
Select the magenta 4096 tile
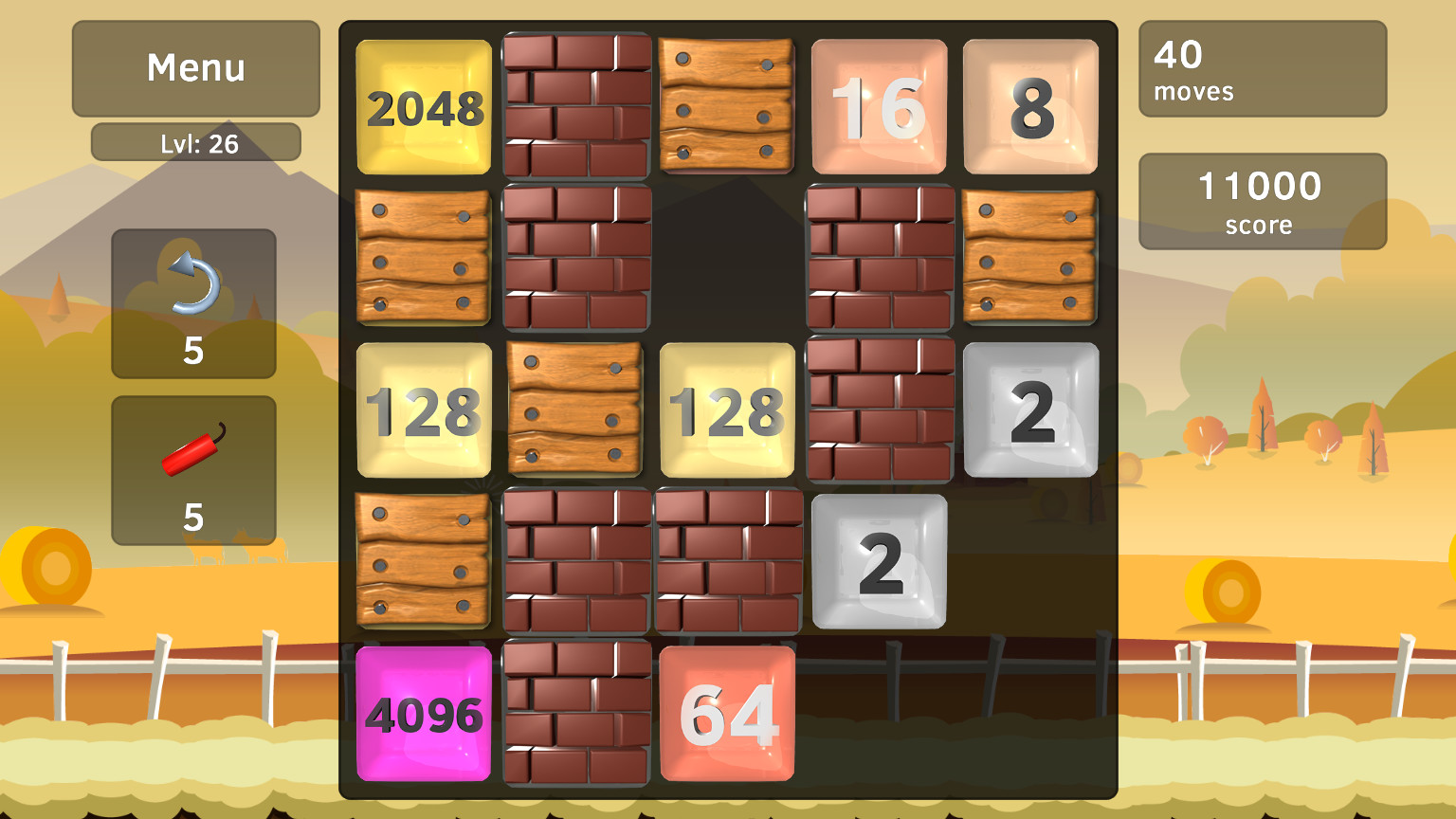click(x=423, y=711)
